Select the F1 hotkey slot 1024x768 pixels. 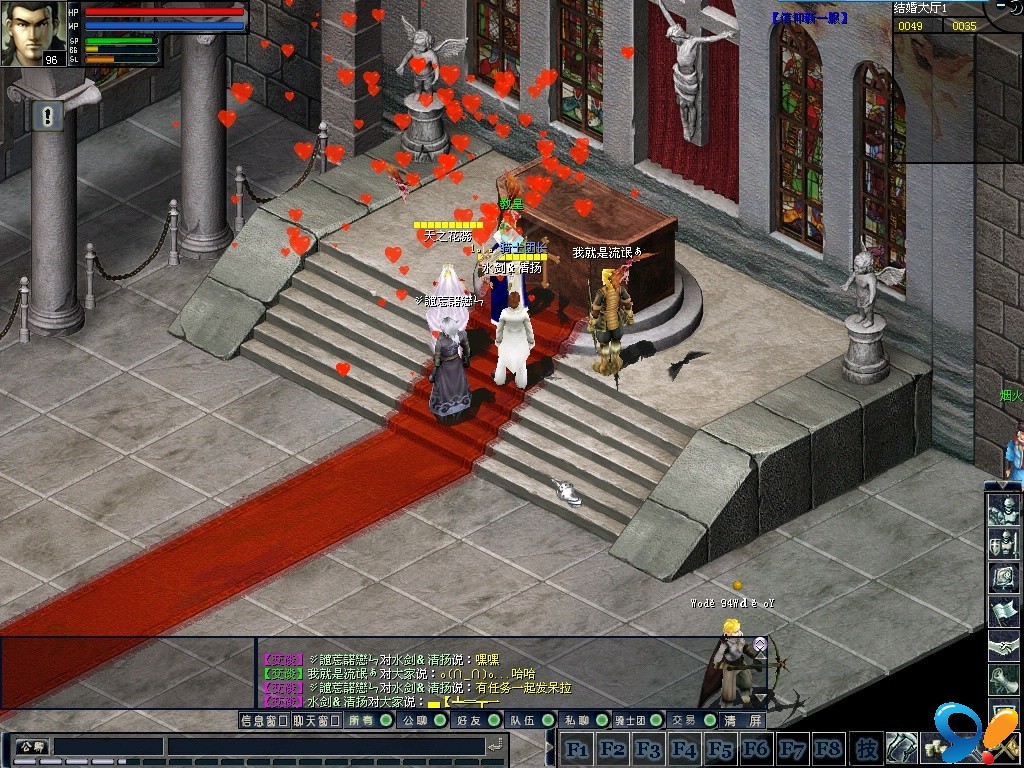[x=576, y=748]
